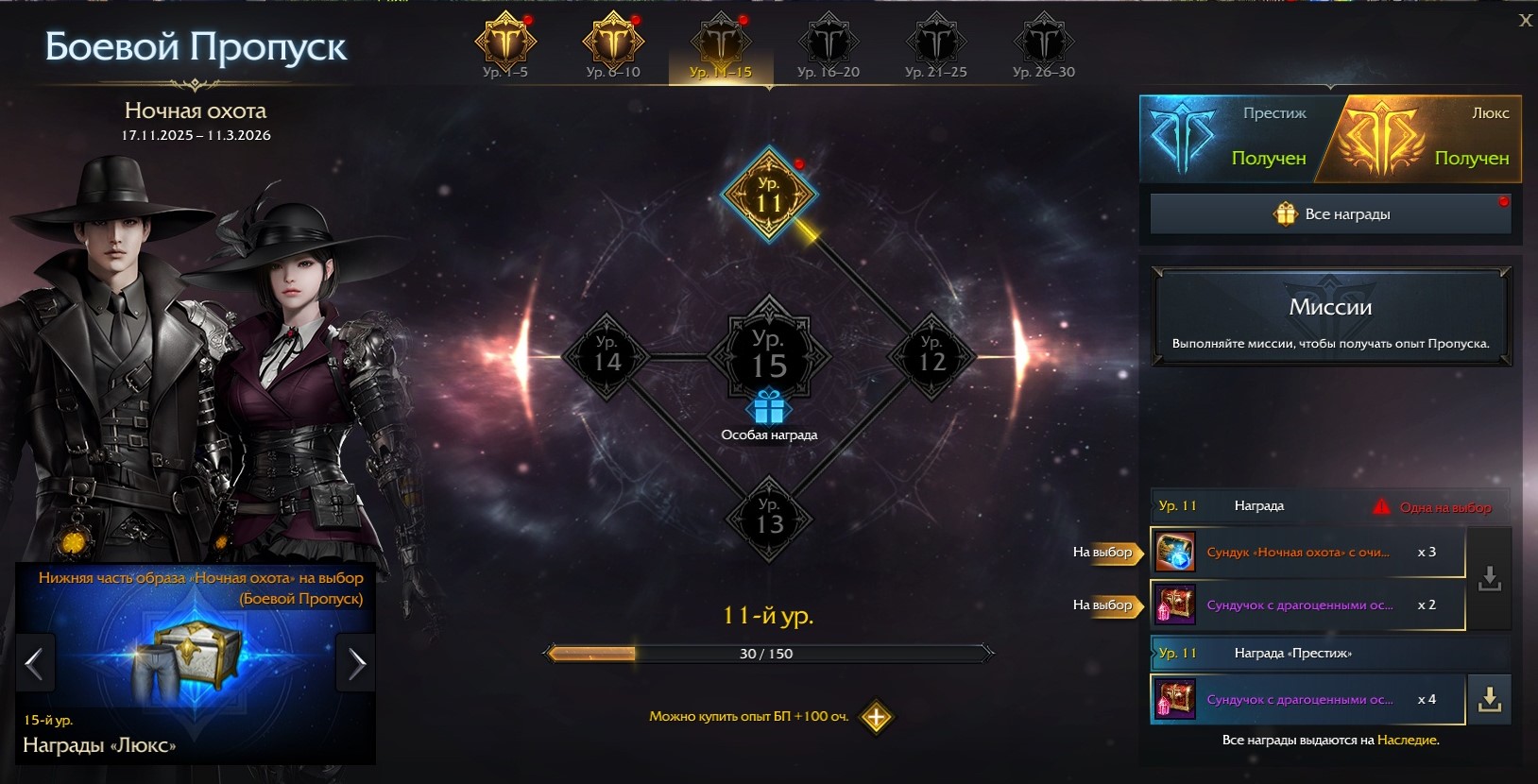
Task: Switch to the Ур. 1–5 tab
Action: coord(505,46)
